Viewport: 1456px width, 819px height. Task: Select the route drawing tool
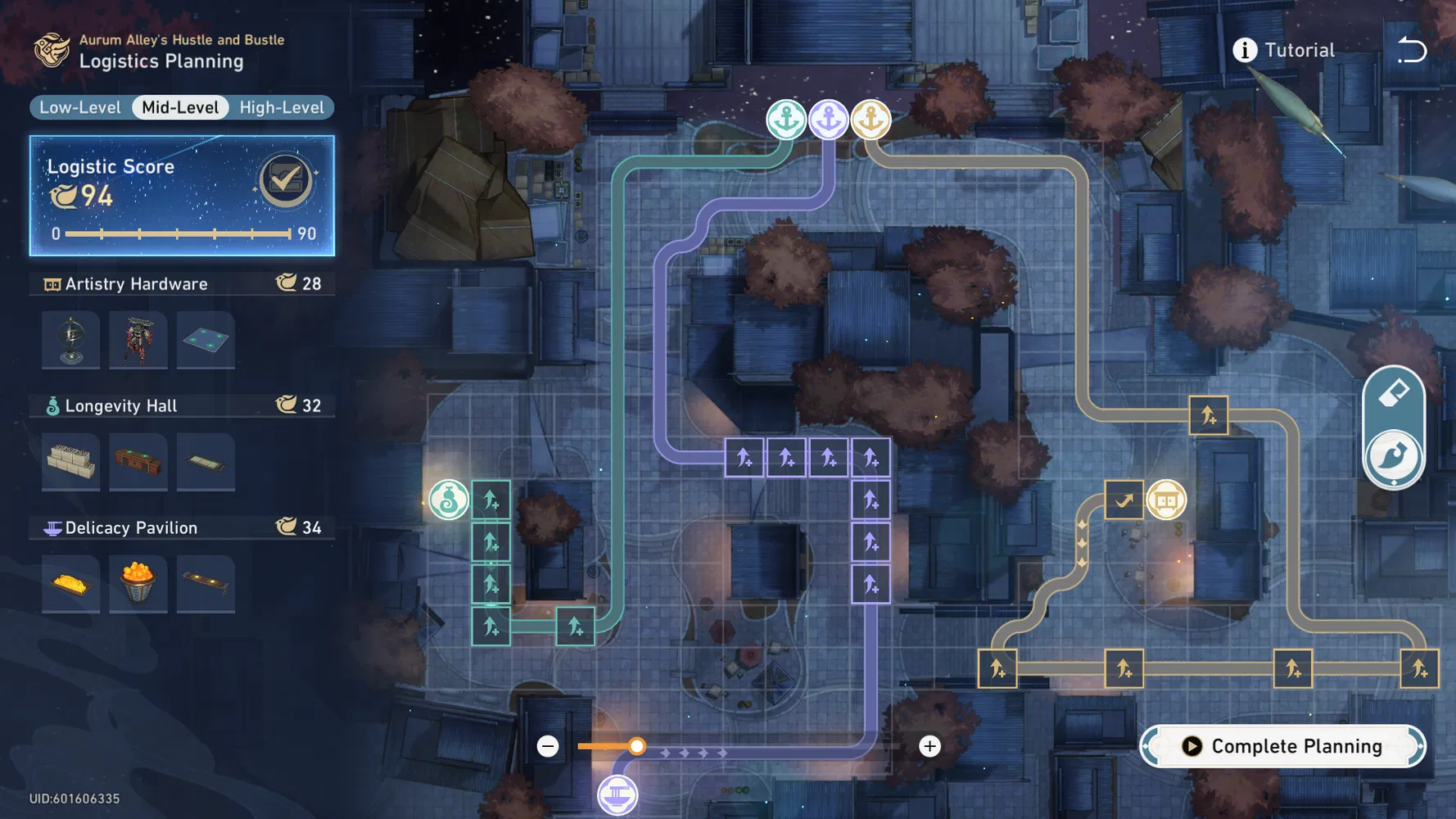[1394, 456]
